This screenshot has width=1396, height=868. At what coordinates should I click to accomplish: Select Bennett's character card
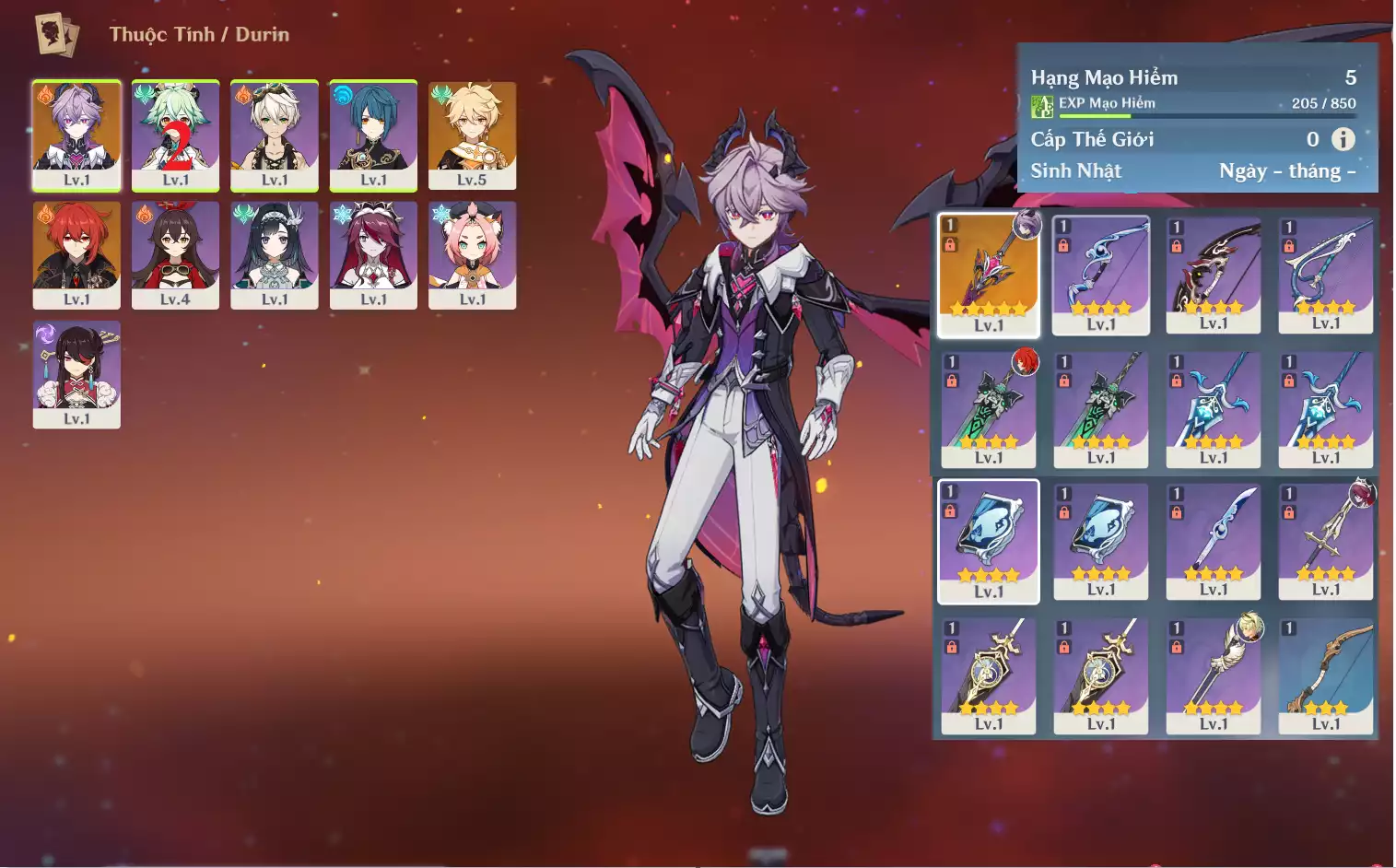275,135
